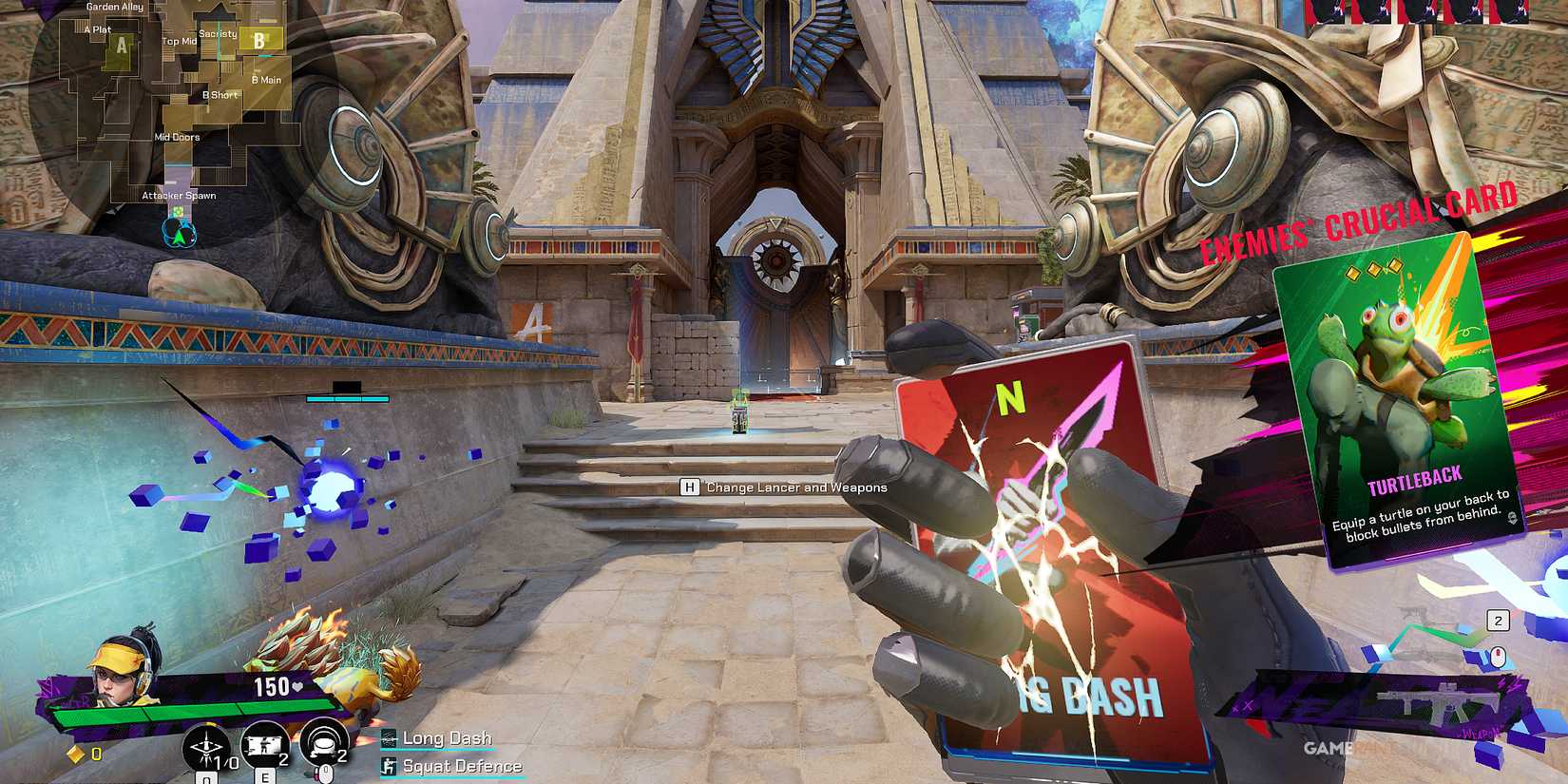Click the heart icon beside the 150 health

296,684
